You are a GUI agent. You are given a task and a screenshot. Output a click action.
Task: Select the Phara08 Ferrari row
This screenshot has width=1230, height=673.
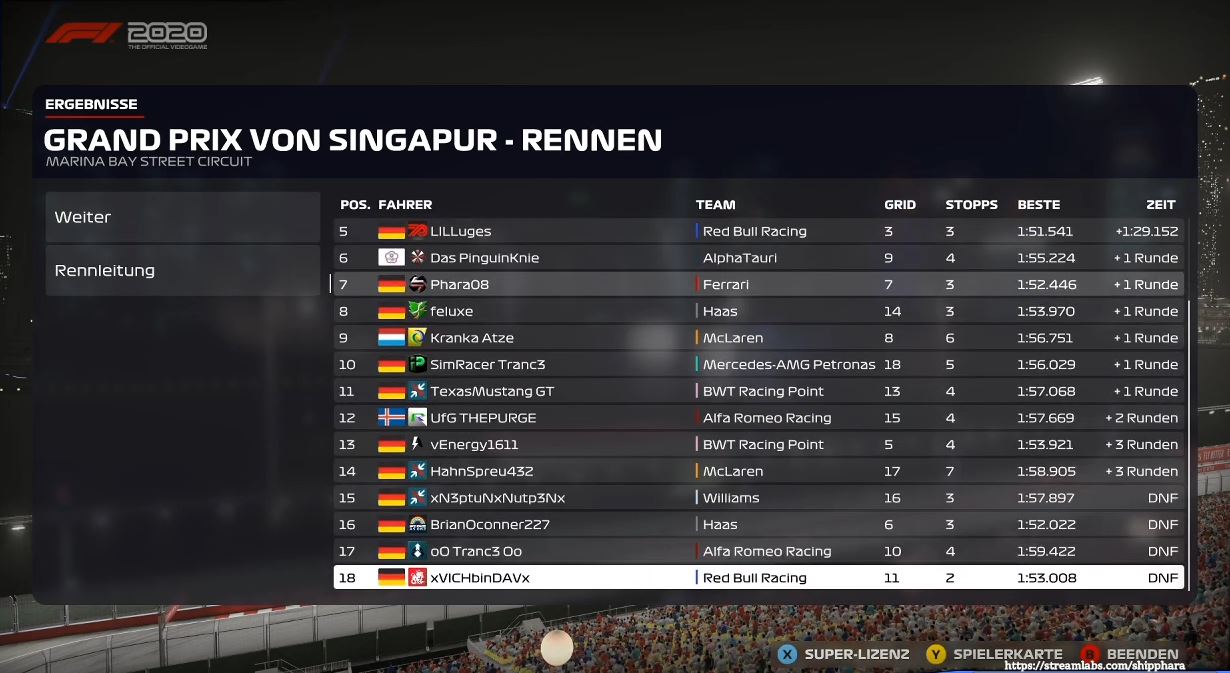(758, 285)
